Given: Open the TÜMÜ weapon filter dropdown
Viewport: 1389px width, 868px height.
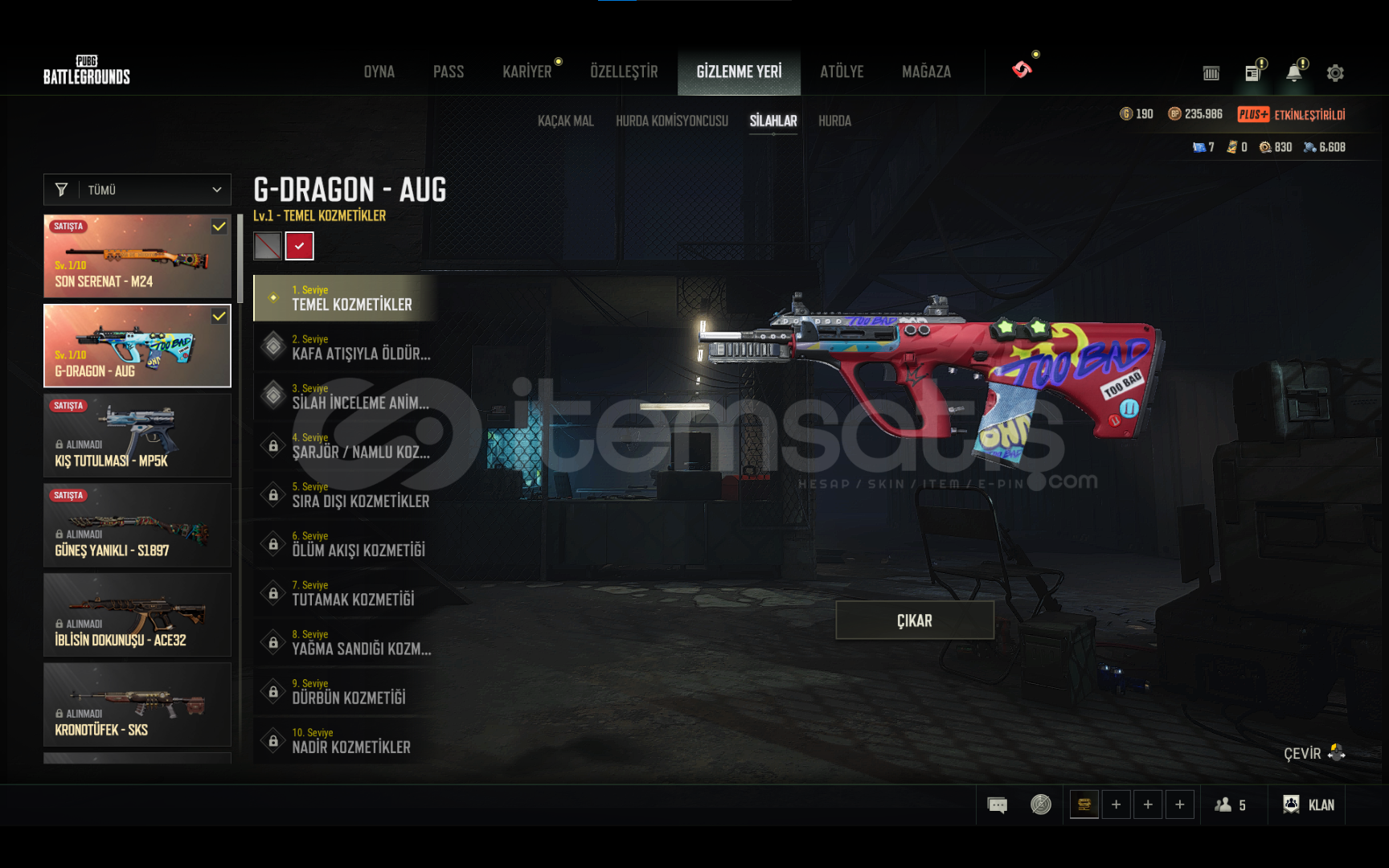Looking at the screenshot, I should click(137, 190).
